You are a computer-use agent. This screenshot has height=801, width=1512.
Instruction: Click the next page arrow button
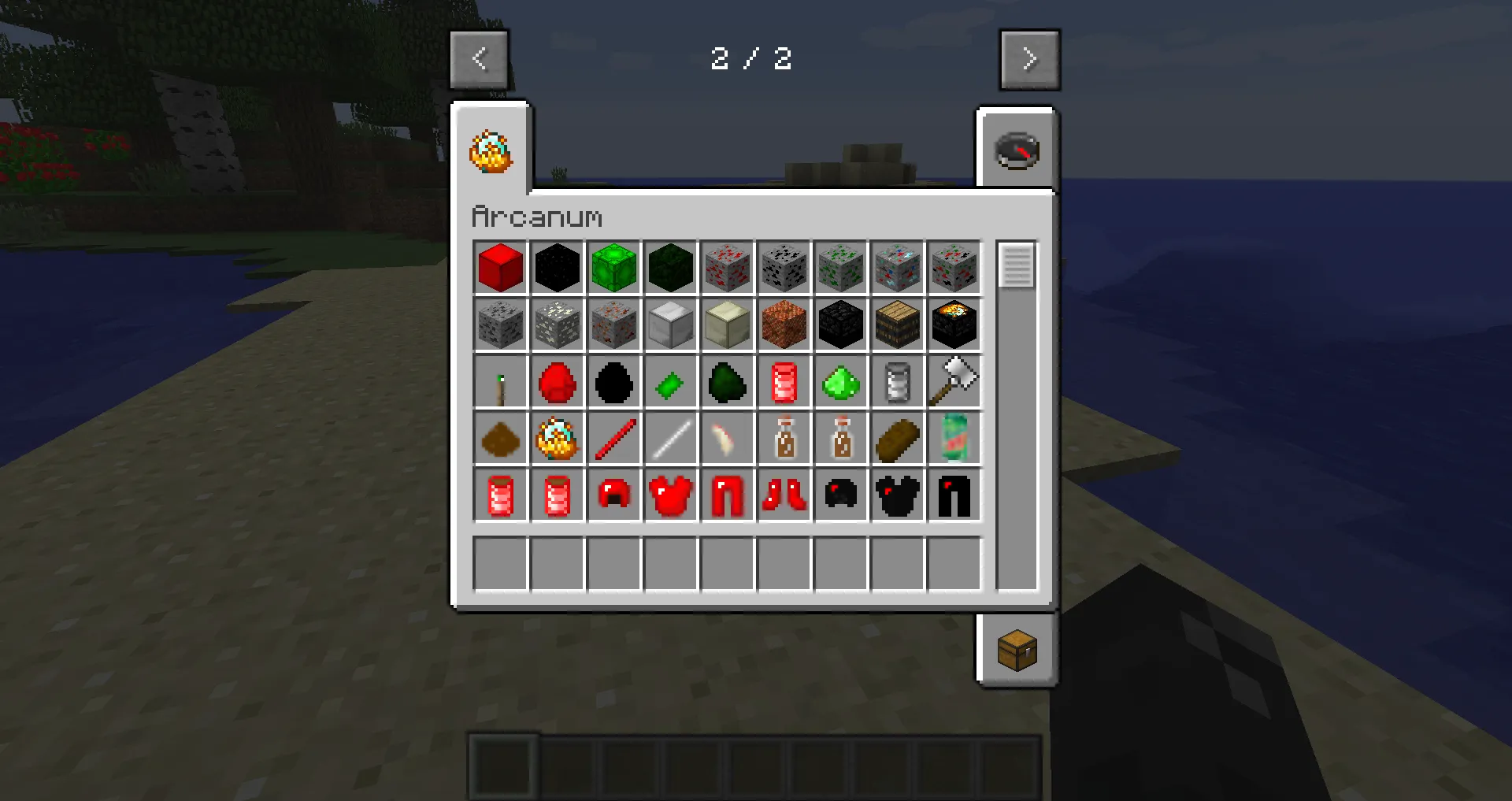tap(1030, 58)
